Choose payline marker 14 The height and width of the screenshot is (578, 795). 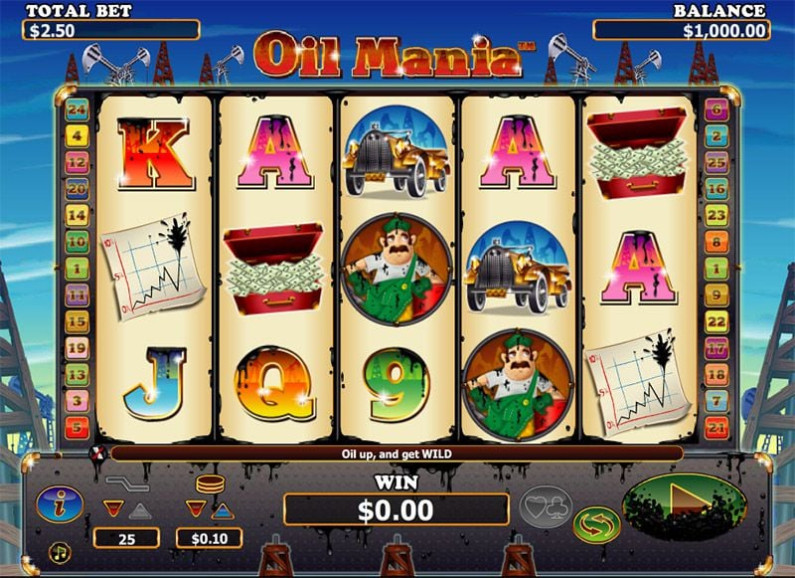tap(77, 214)
